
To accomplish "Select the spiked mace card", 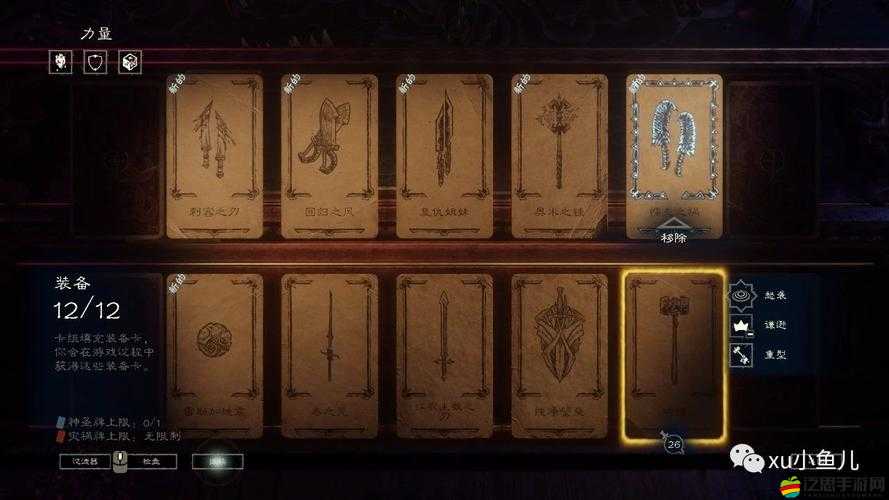I will [x=559, y=155].
